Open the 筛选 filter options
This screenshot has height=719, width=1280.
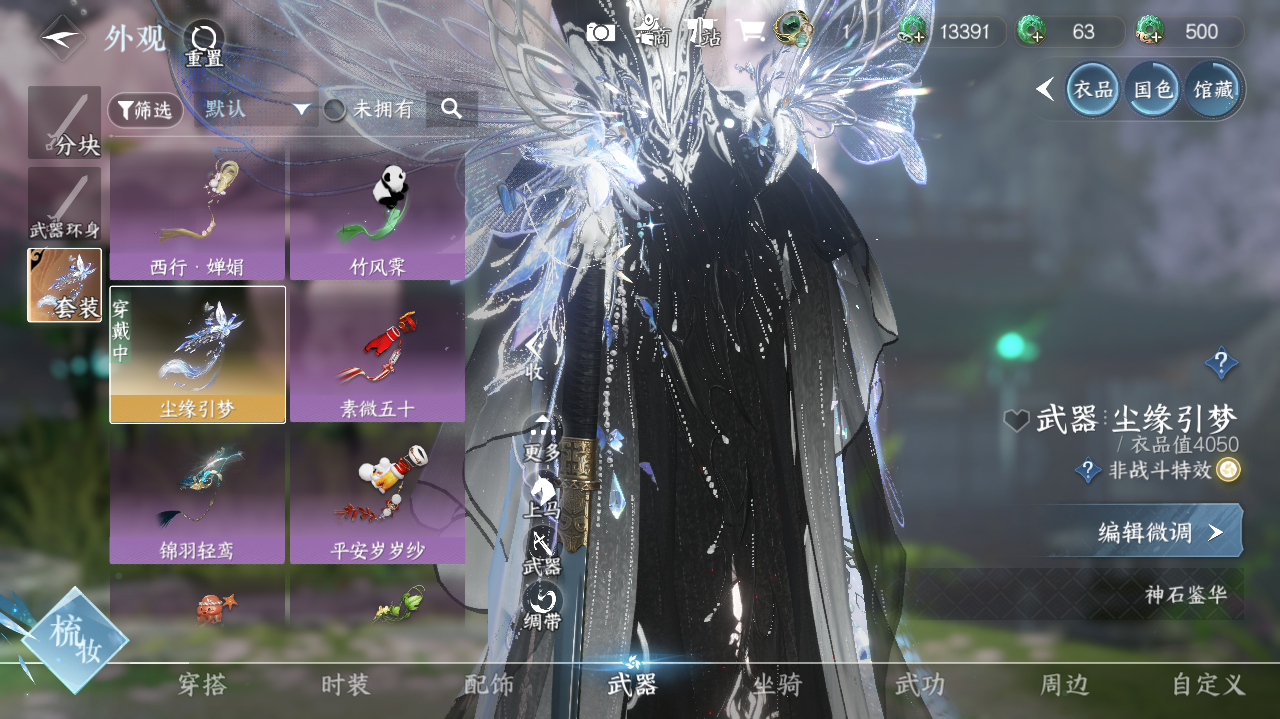tap(145, 110)
